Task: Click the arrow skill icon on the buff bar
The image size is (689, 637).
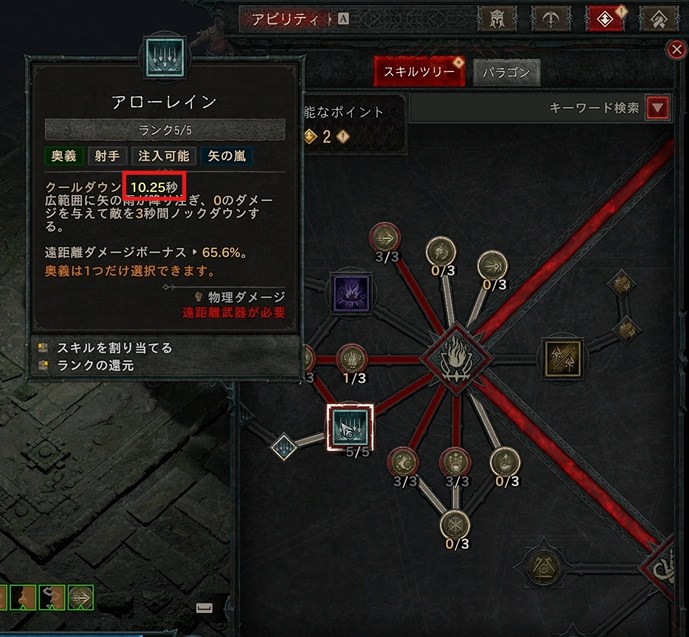Action: pyautogui.click(x=81, y=597)
